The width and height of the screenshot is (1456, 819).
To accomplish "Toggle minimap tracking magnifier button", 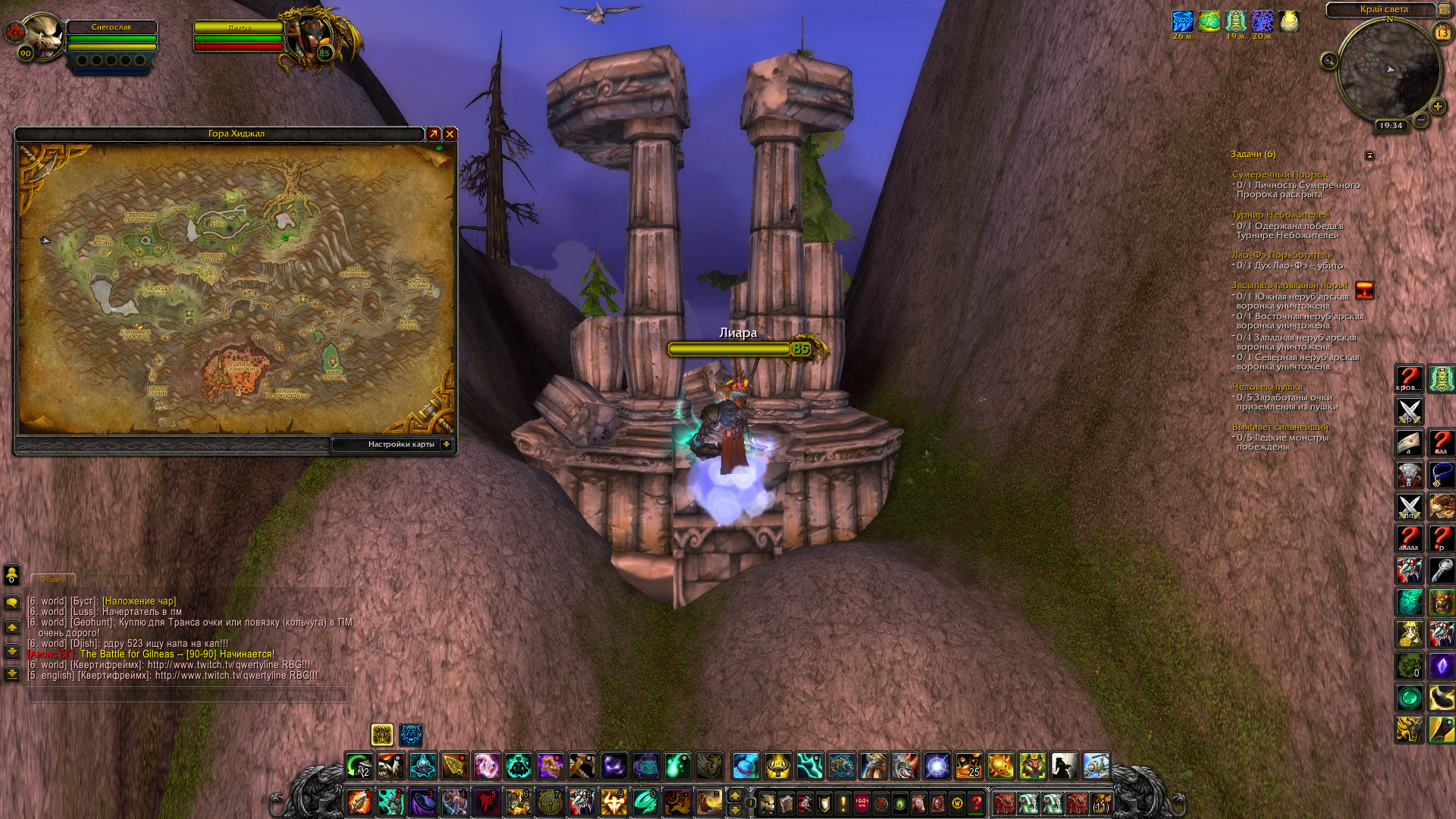I will (x=1329, y=61).
